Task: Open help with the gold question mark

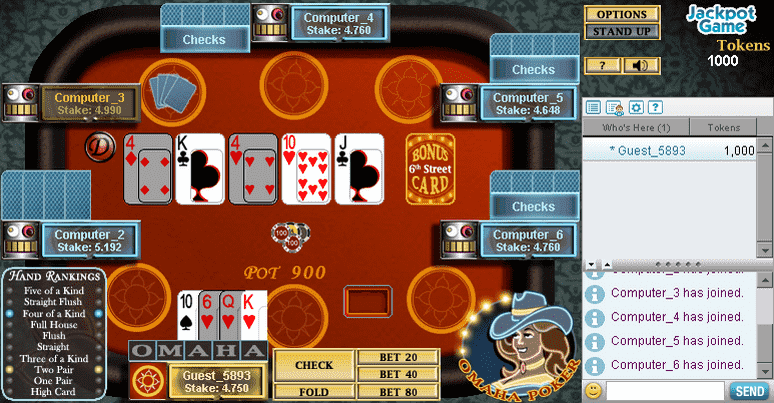Action: click(603, 66)
